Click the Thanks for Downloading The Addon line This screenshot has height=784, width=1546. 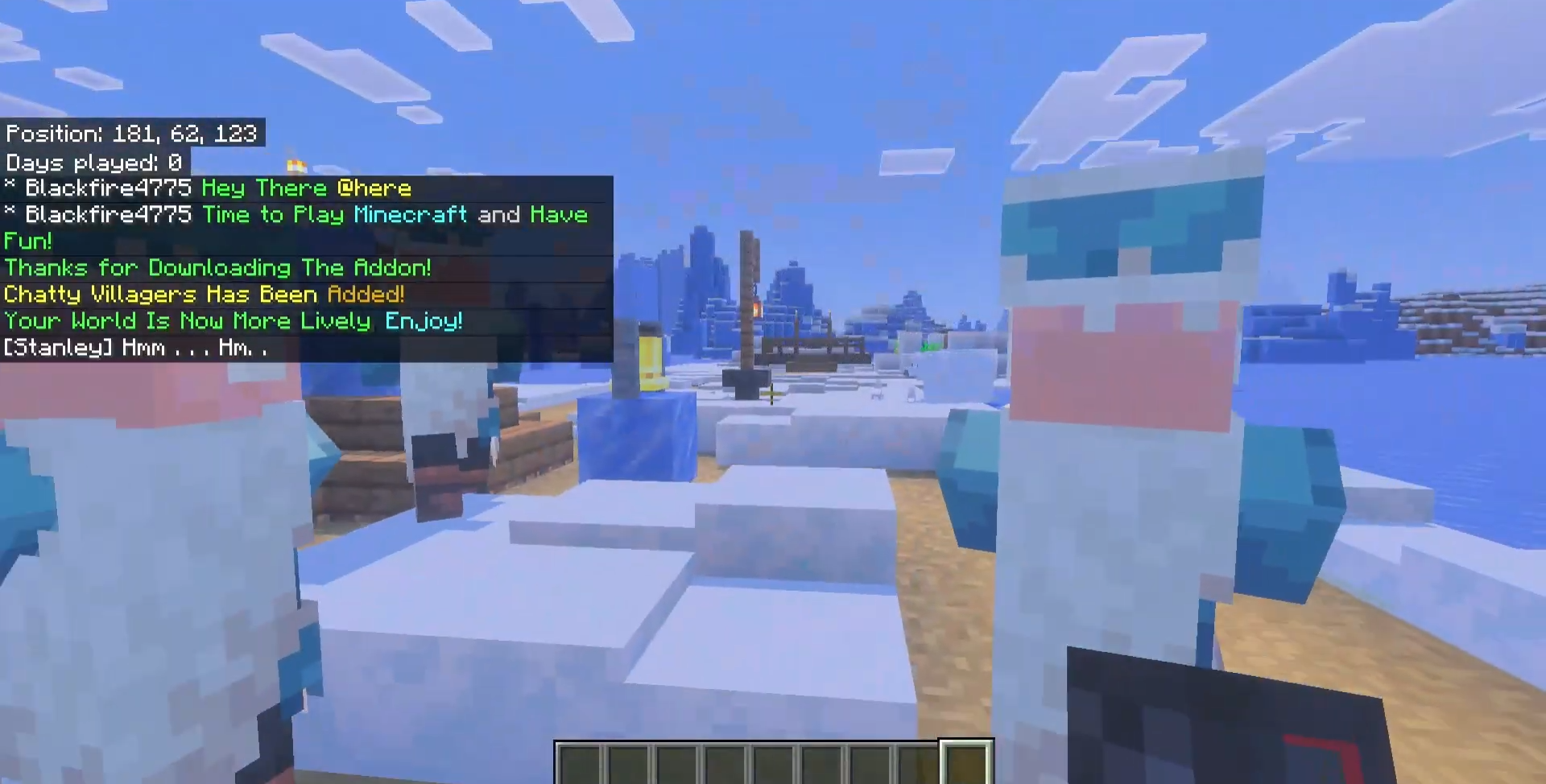click(x=217, y=268)
